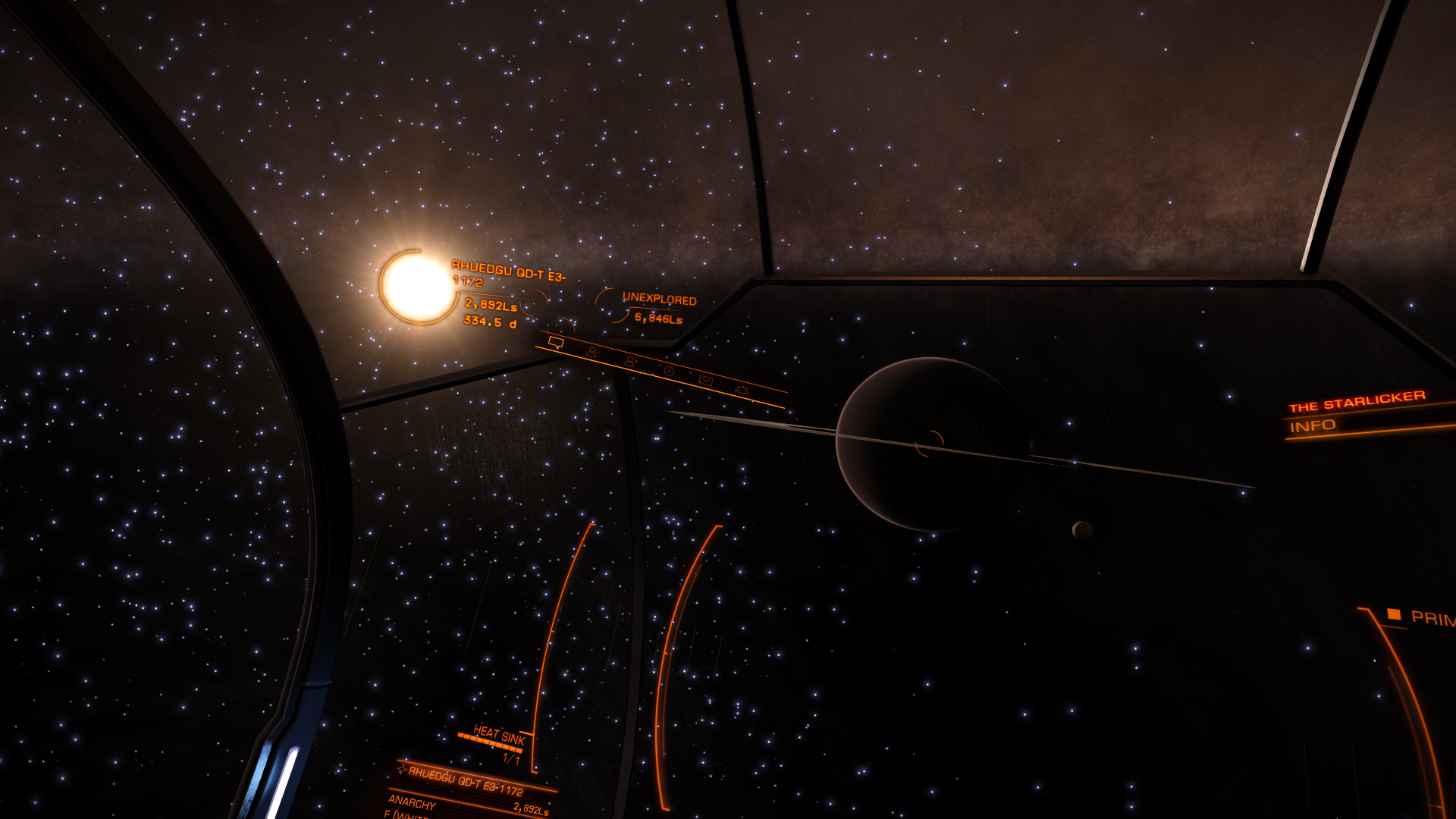This screenshot has width=1456, height=819.
Task: Open the envelope inbox comms tab
Action: point(705,380)
